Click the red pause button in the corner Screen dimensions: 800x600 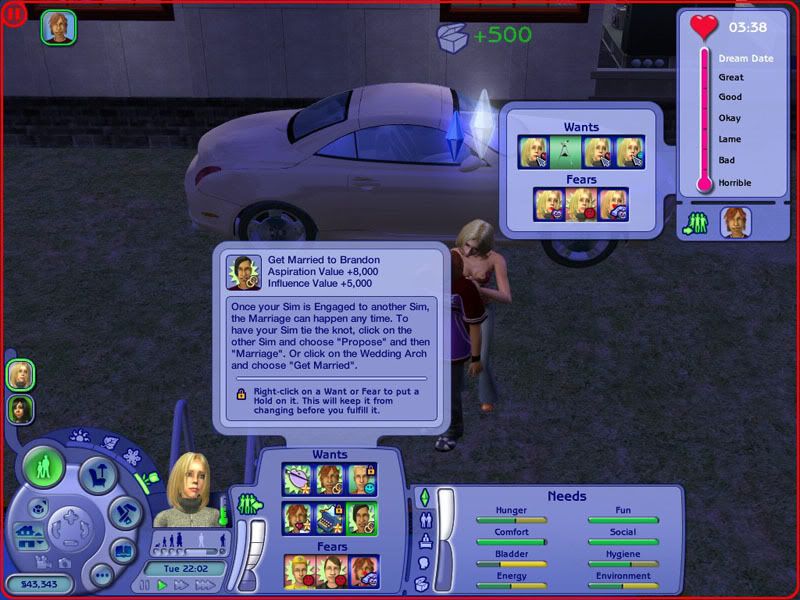(14, 14)
